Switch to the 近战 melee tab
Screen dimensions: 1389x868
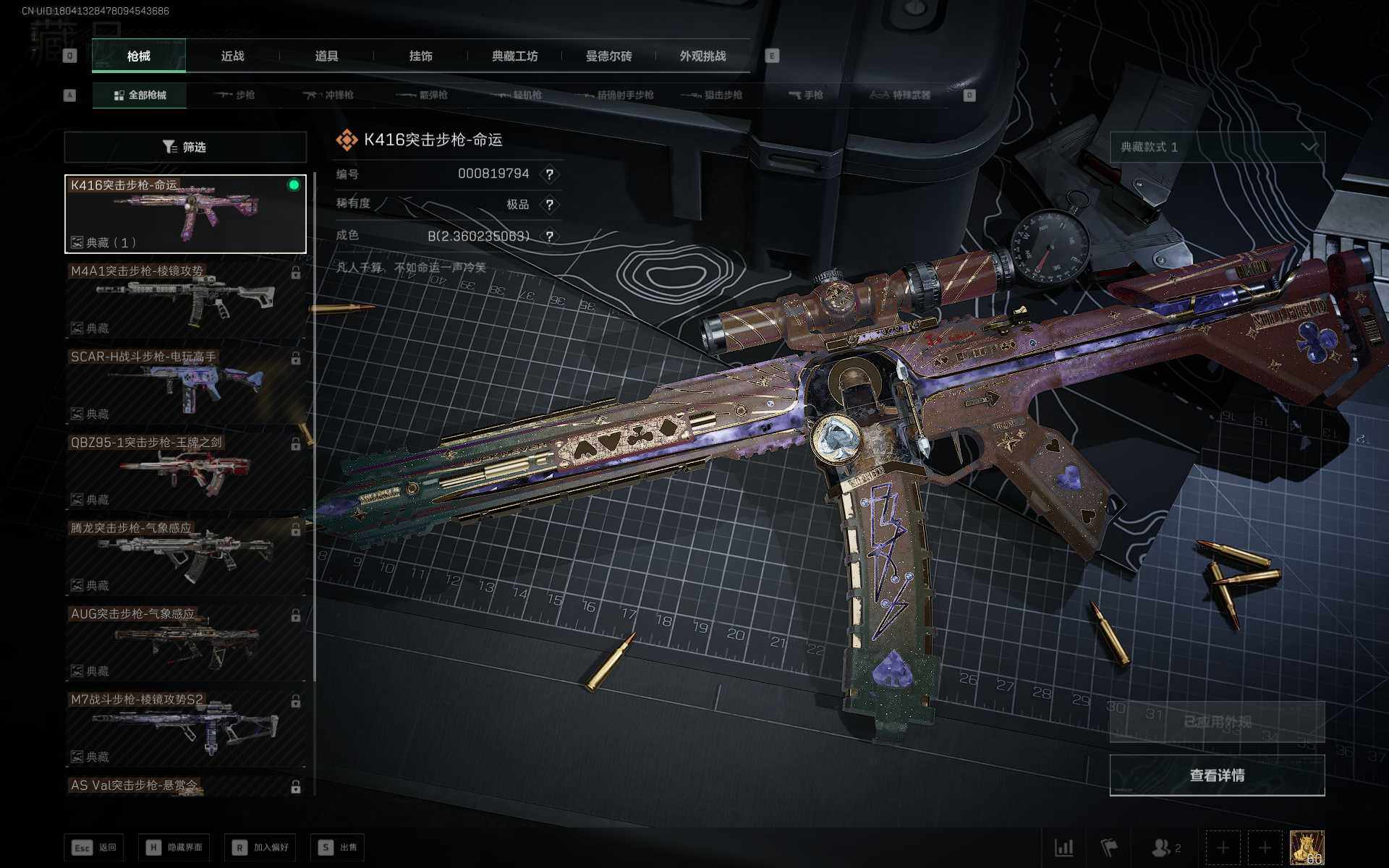click(x=232, y=56)
